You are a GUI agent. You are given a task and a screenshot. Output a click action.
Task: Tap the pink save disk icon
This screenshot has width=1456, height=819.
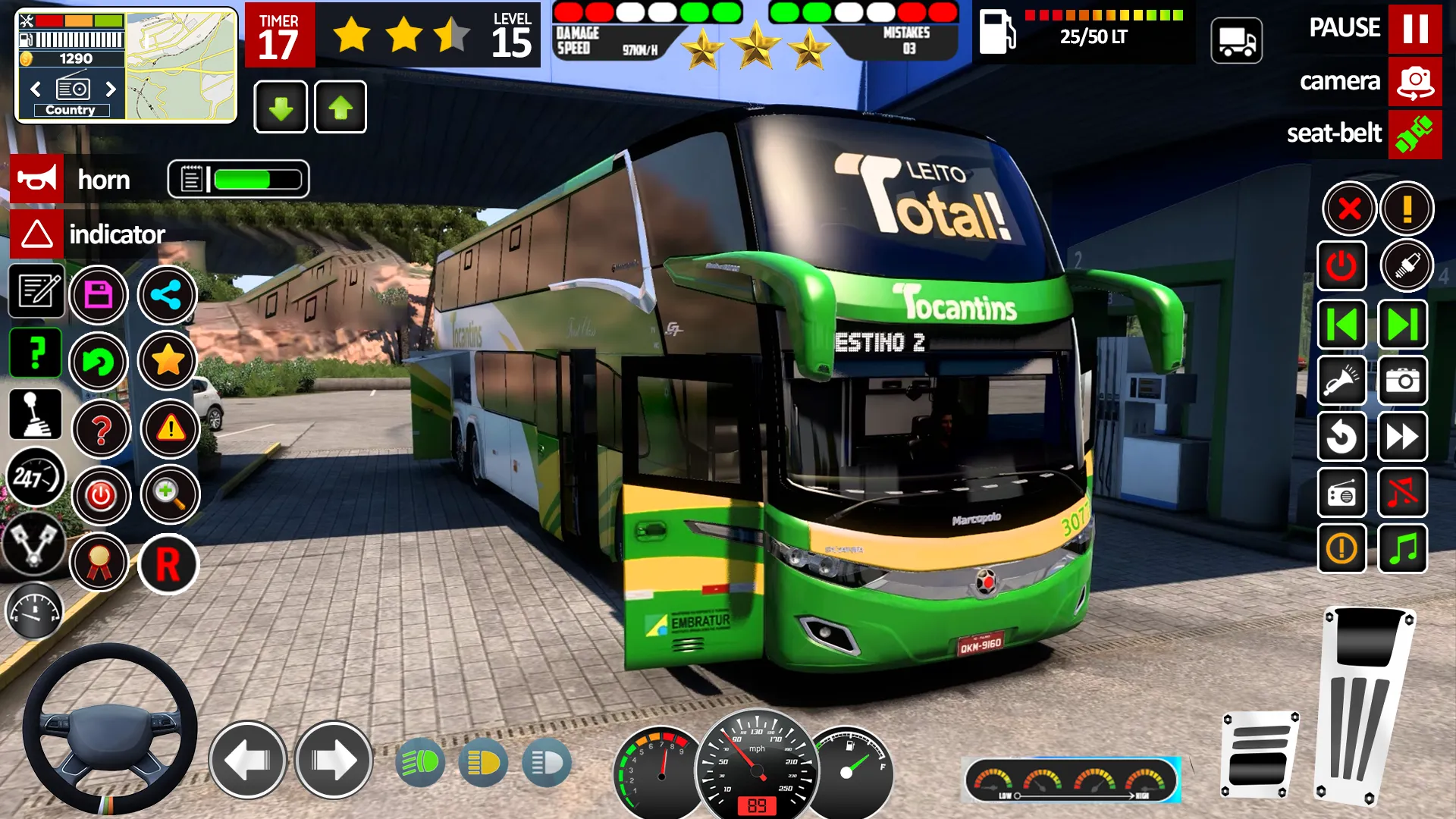point(99,295)
